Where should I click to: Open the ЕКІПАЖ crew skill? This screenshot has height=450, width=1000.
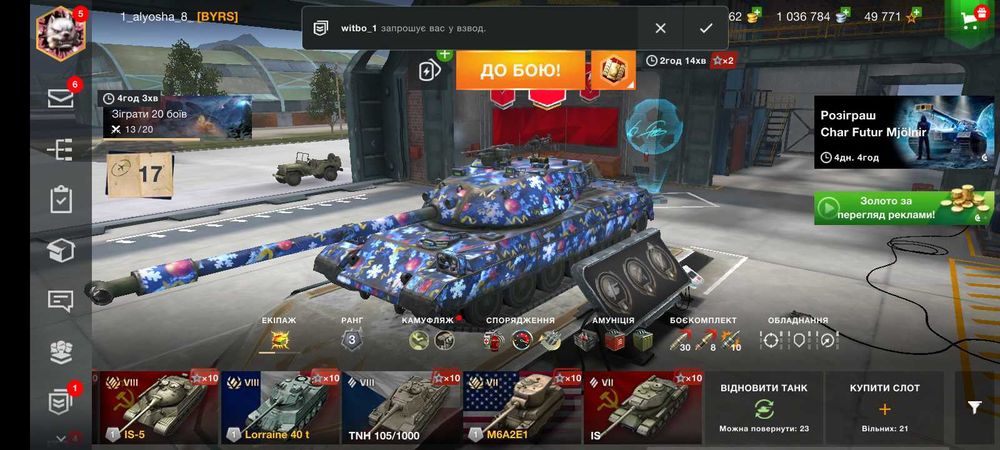tap(278, 340)
